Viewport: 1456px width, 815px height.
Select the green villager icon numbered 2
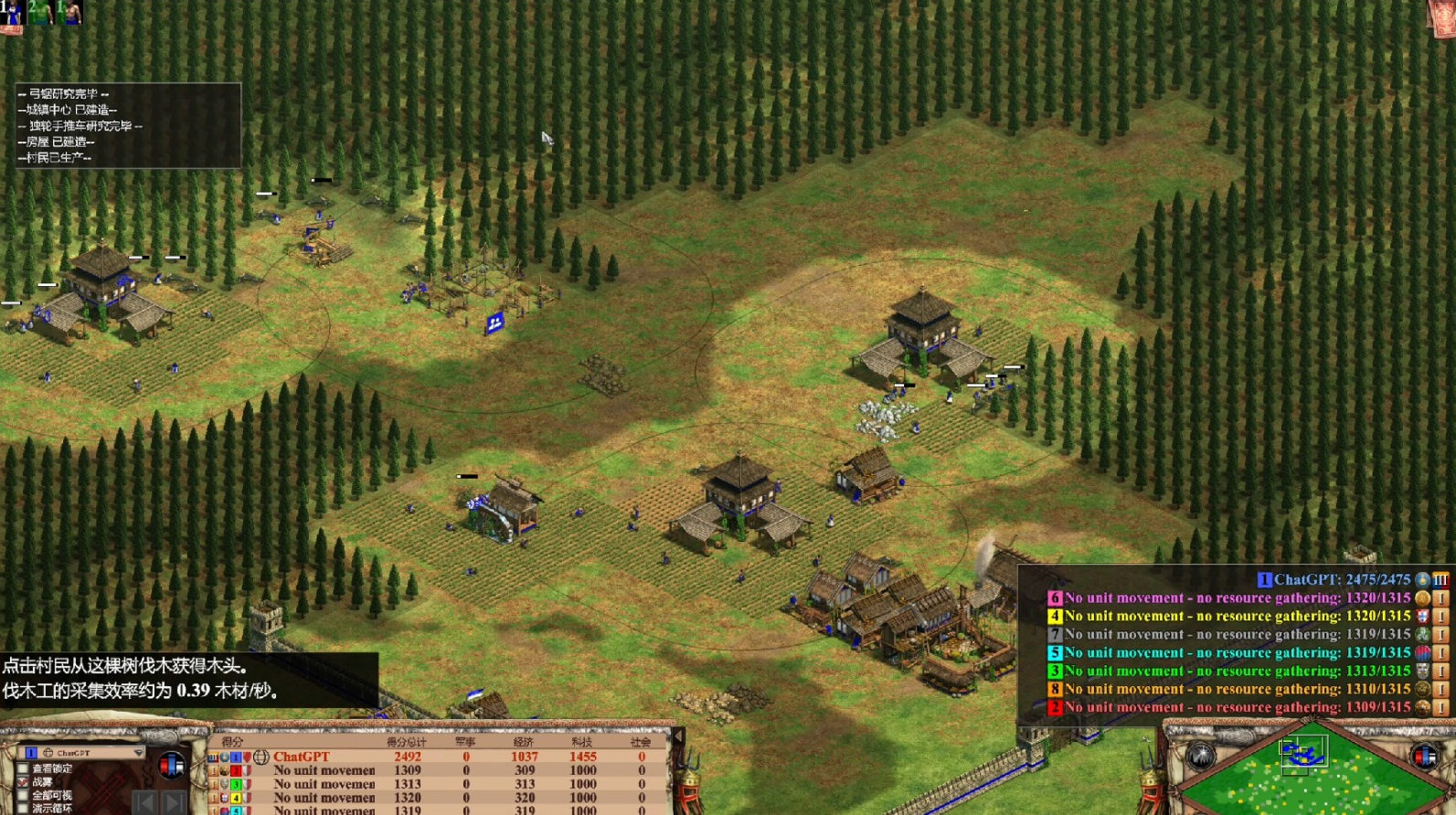click(x=41, y=12)
